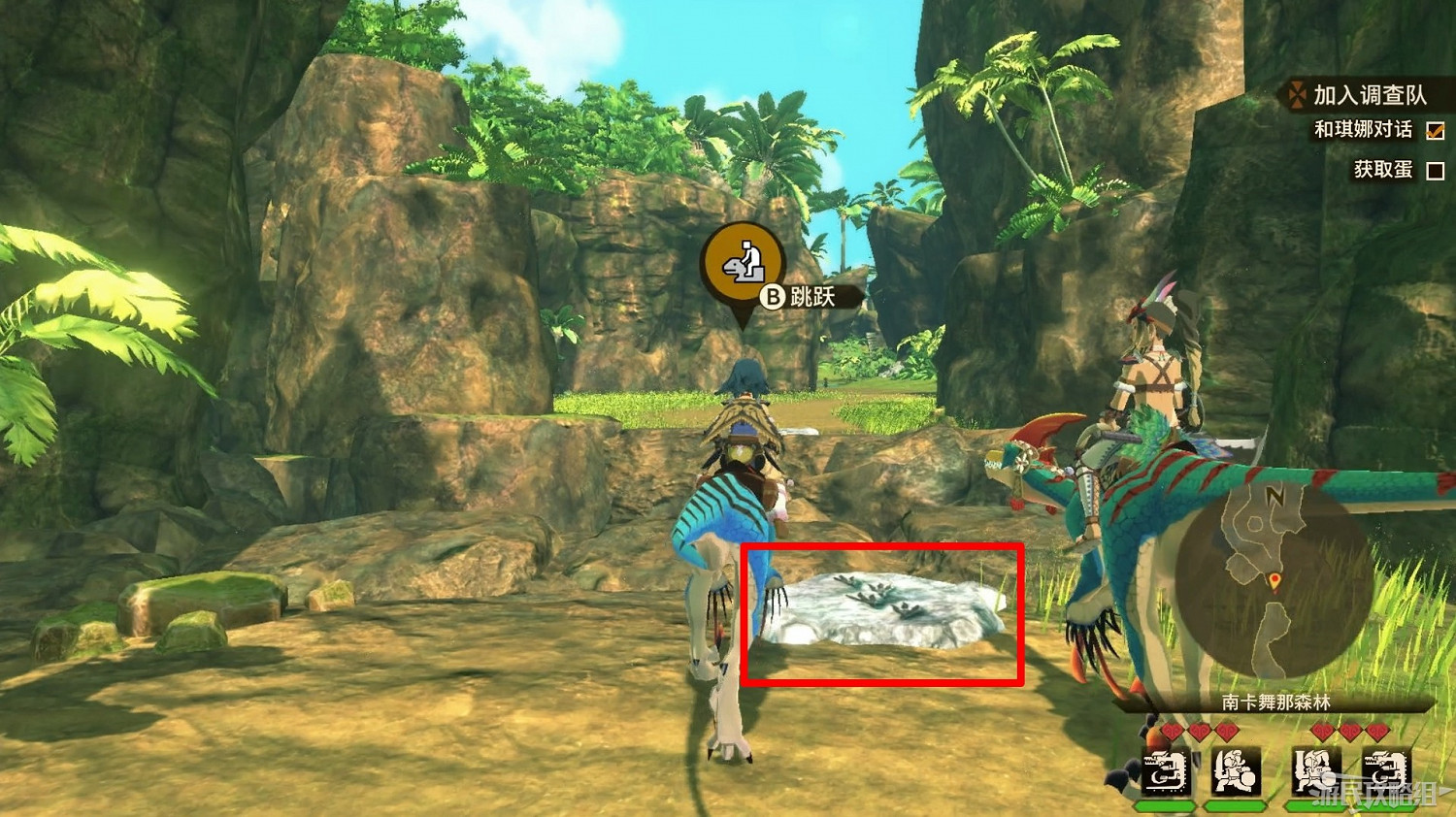Select the leftmost Velocidrome party monster icon

(x=1165, y=771)
